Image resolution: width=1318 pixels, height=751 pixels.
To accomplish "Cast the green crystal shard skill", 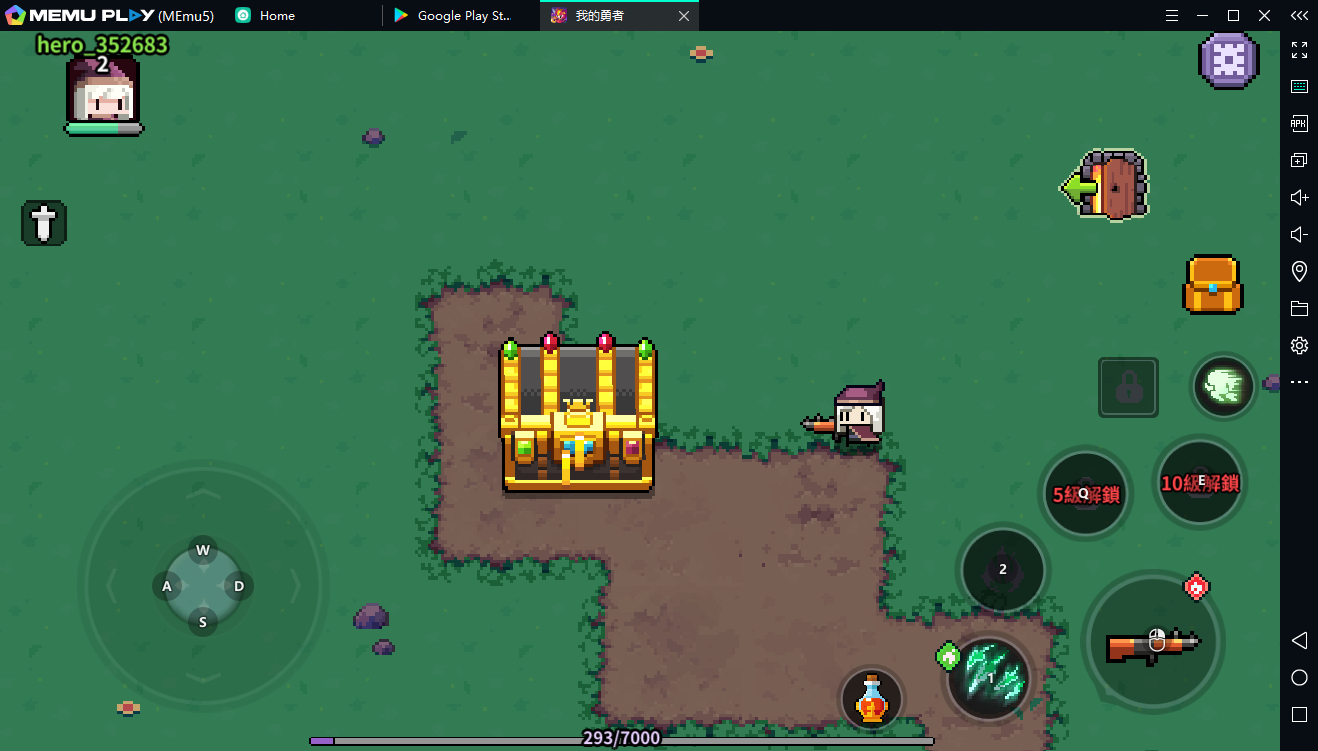I will [x=990, y=679].
